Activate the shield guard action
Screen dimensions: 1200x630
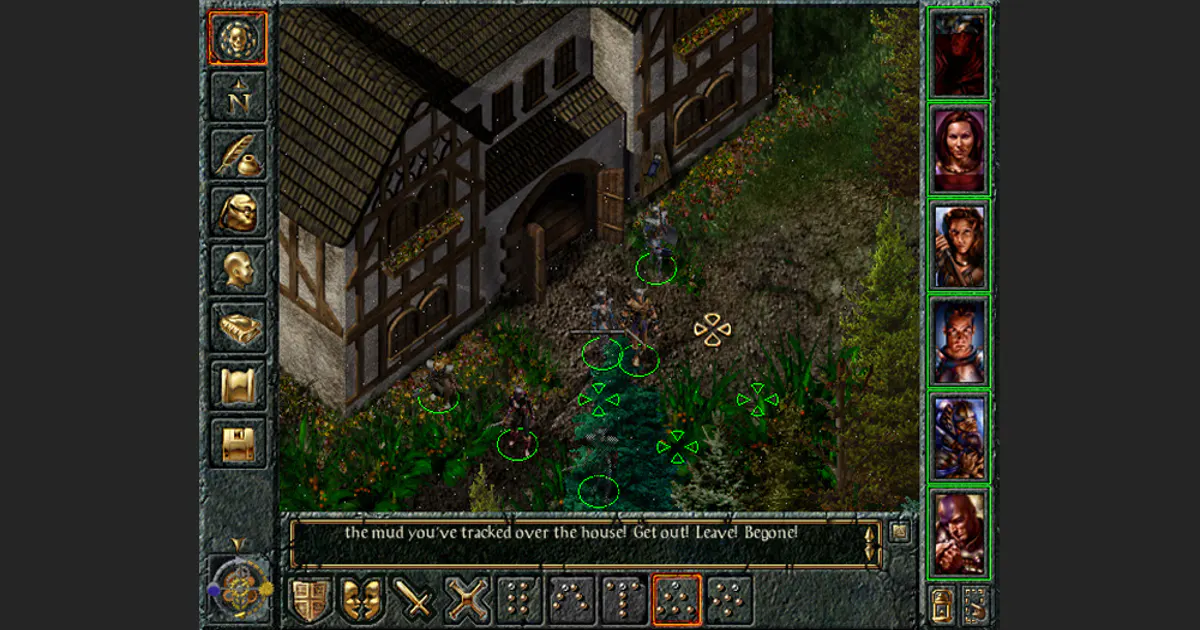pos(311,600)
